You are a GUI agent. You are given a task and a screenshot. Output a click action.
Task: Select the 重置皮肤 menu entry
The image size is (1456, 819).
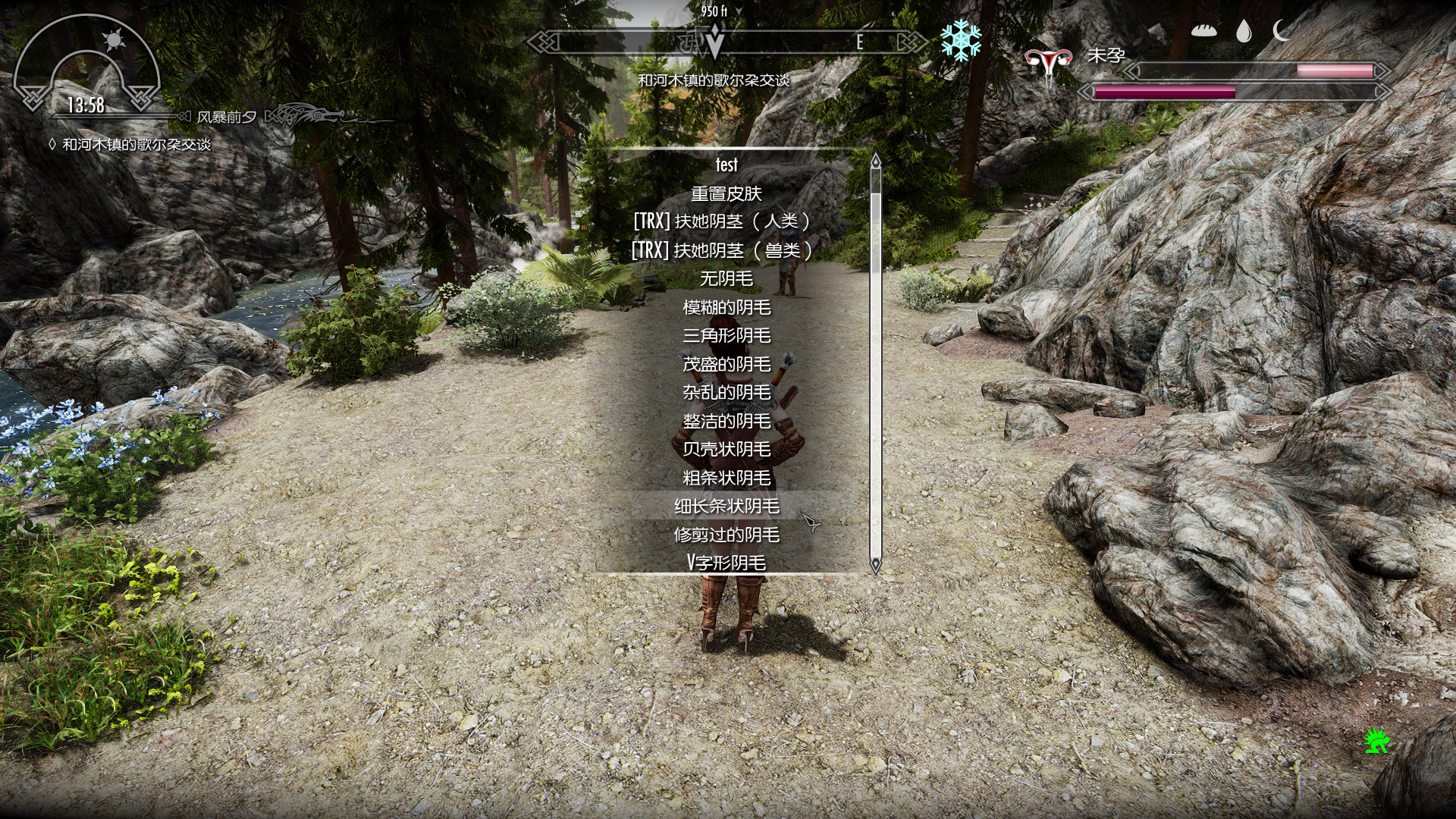(x=726, y=193)
